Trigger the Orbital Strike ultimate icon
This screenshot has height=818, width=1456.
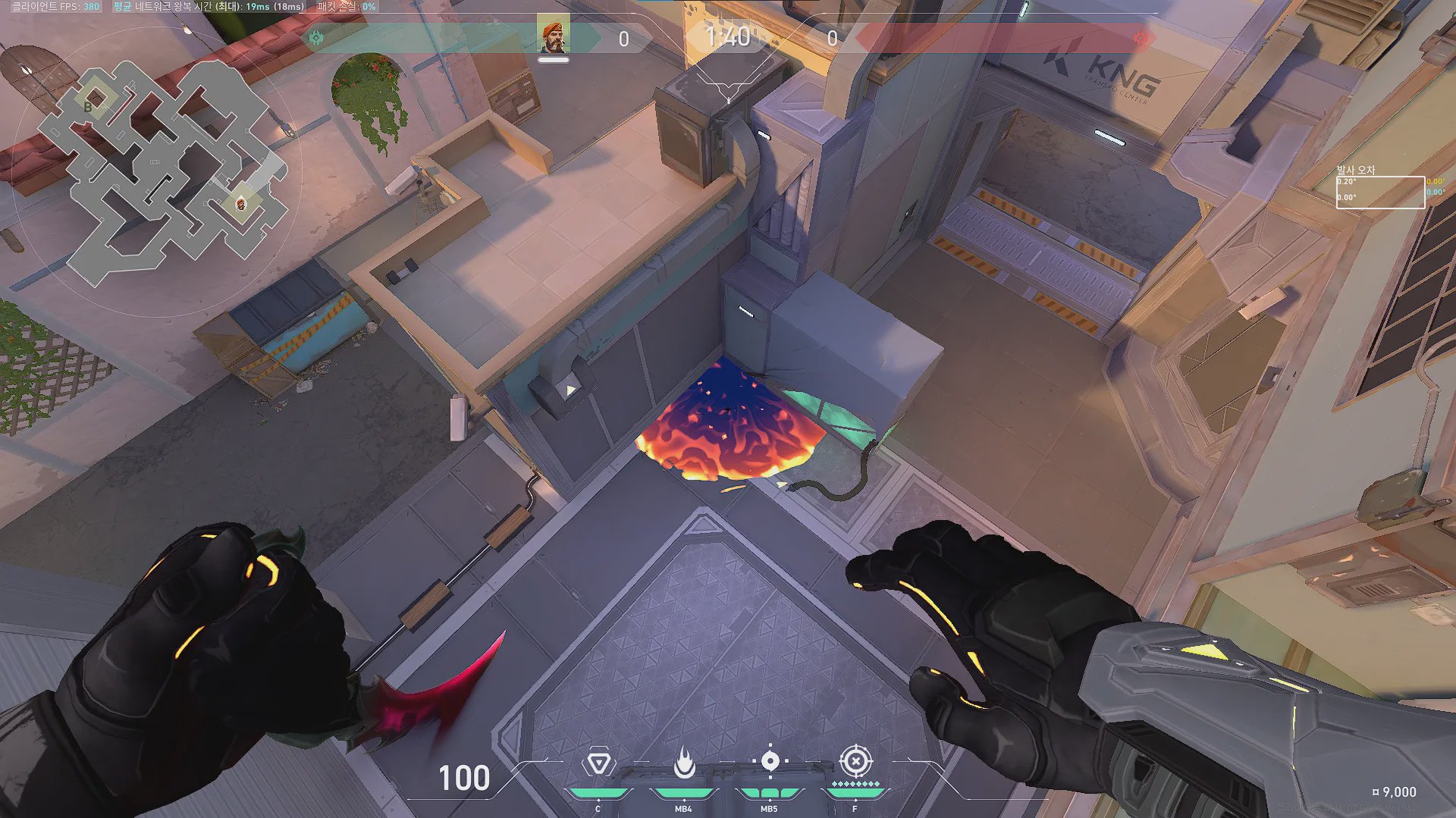(x=855, y=760)
